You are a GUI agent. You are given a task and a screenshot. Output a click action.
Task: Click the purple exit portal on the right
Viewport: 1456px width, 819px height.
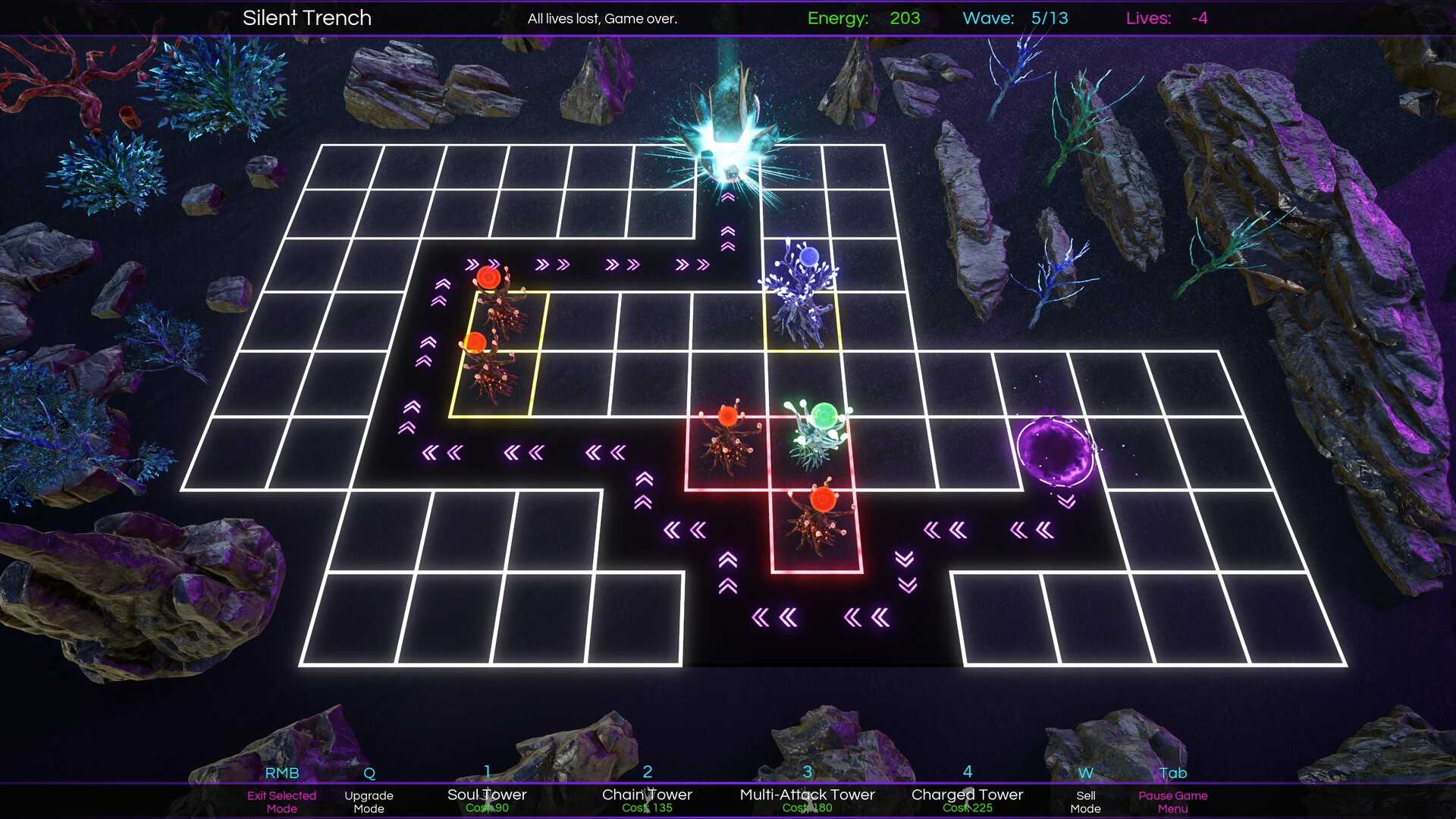[x=1056, y=451]
